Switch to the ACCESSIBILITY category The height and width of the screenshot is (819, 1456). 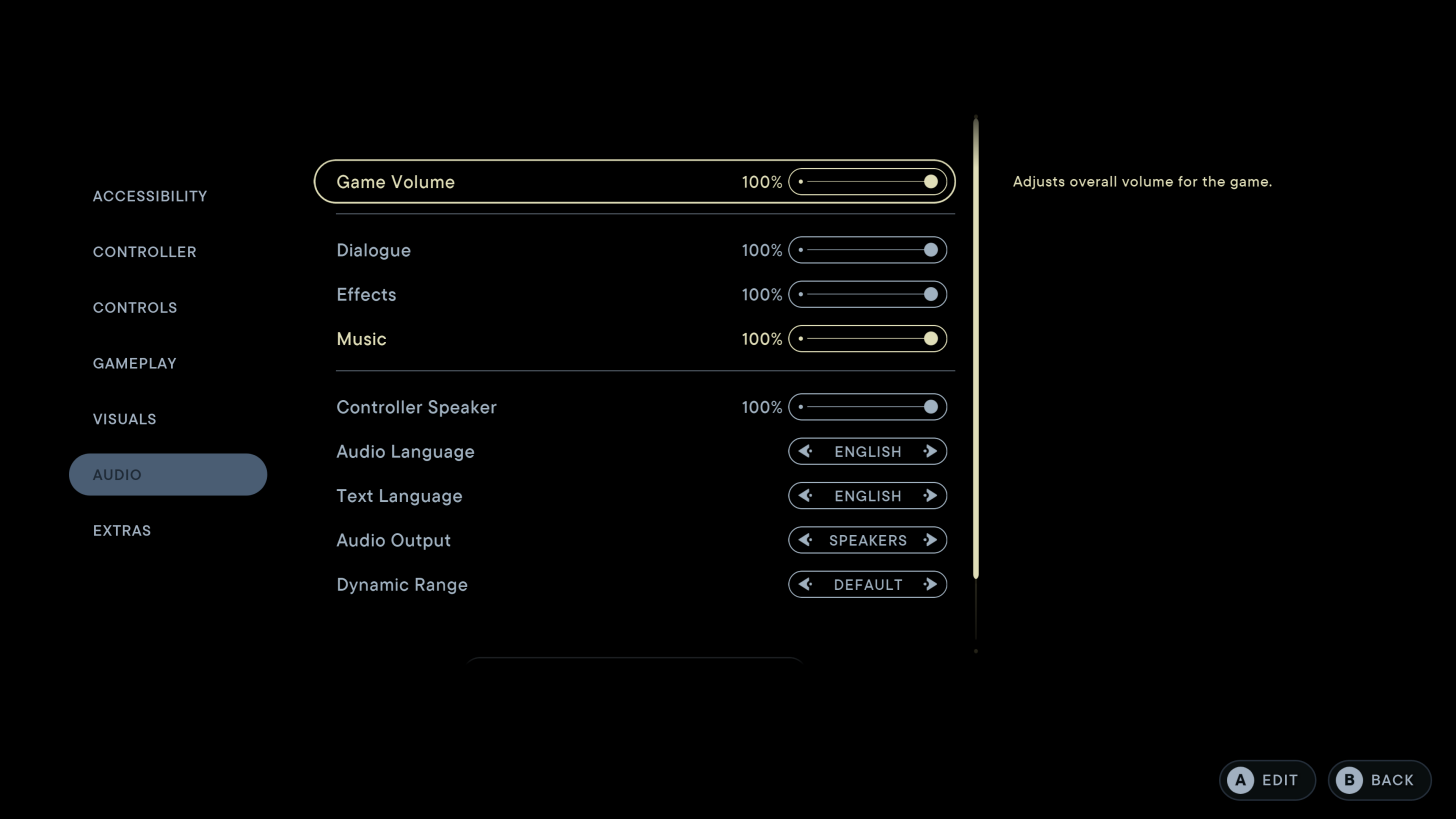pyautogui.click(x=150, y=196)
